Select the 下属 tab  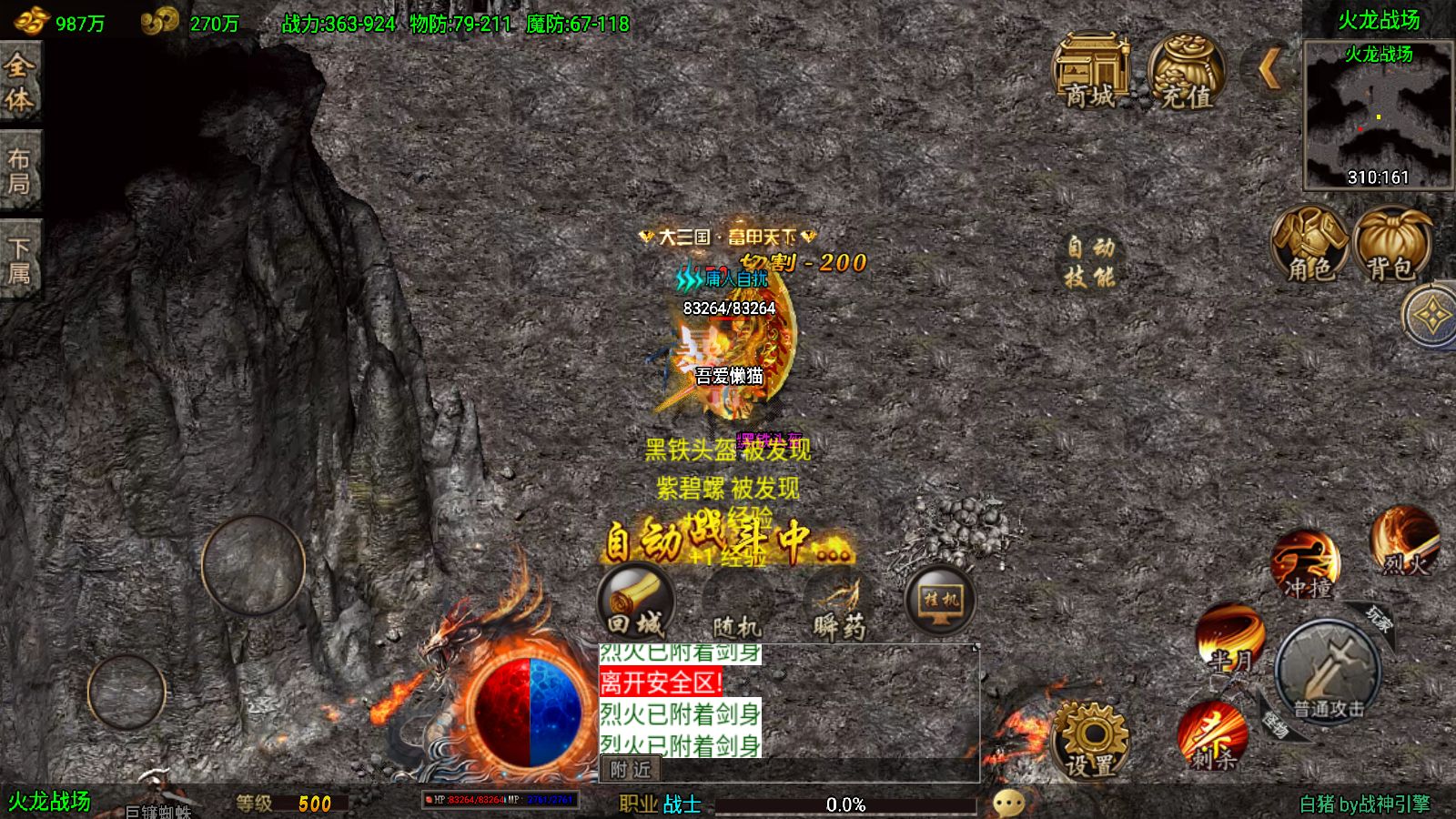(20, 260)
